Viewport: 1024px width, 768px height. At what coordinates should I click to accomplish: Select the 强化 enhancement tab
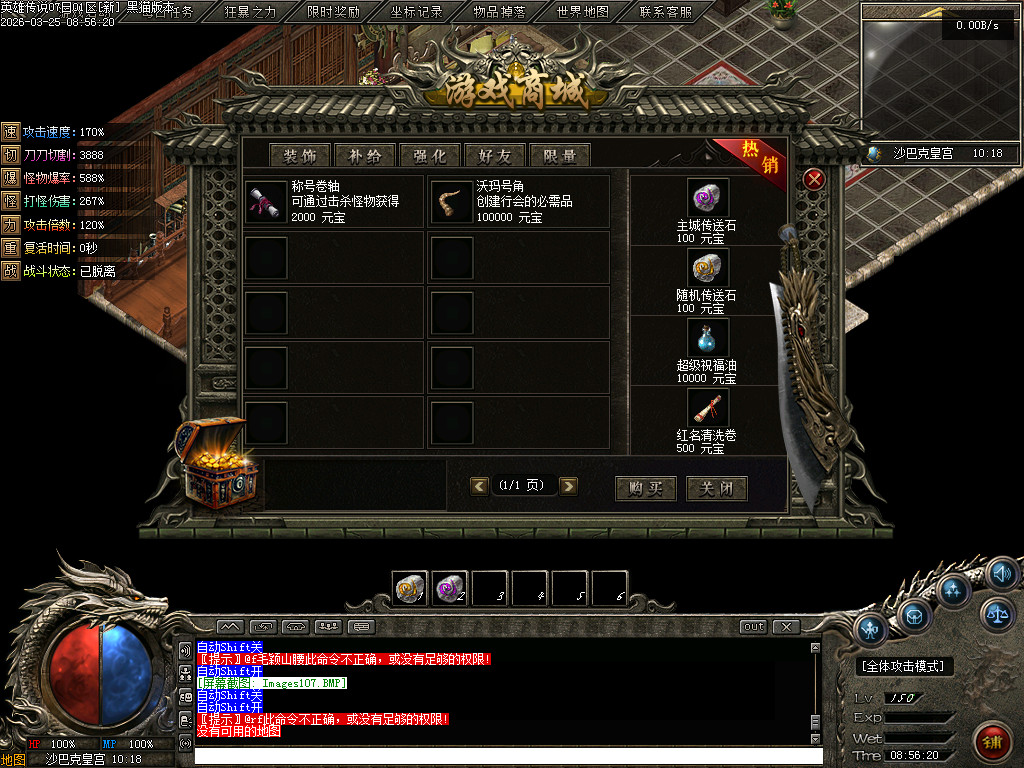click(430, 155)
